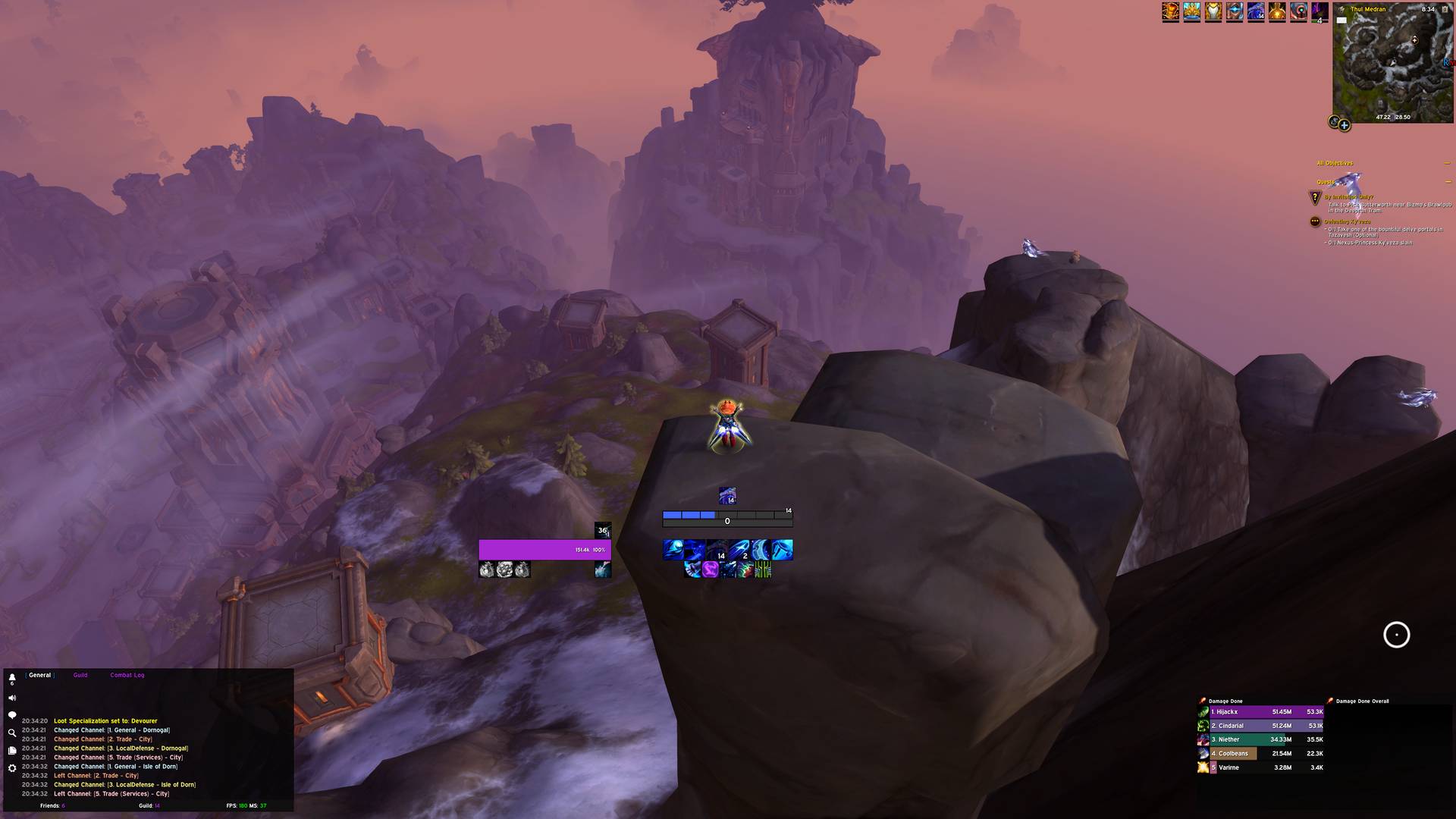Click the blue plus button by minimap

click(x=1344, y=125)
